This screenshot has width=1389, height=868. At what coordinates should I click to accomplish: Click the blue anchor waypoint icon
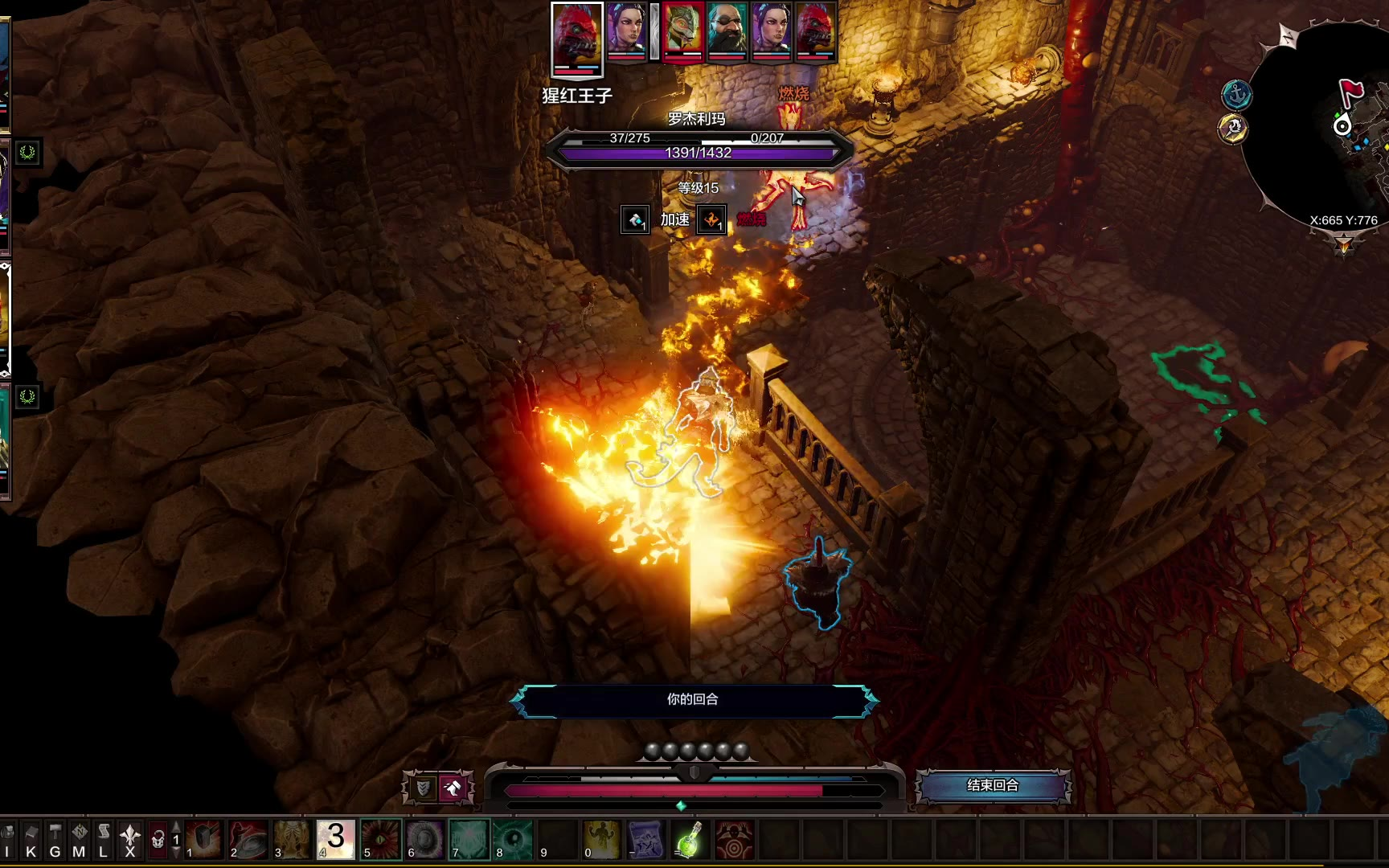click(1236, 95)
